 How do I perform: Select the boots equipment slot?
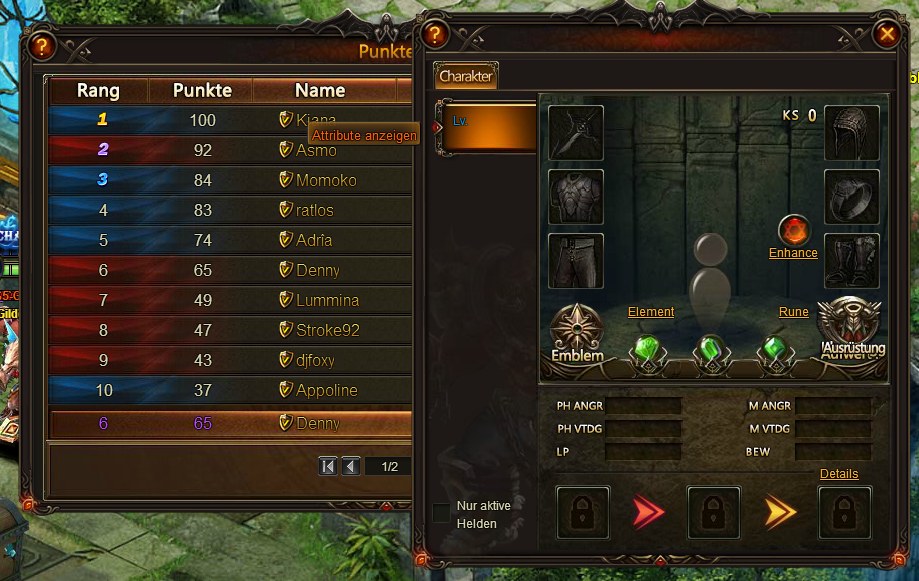pos(852,261)
